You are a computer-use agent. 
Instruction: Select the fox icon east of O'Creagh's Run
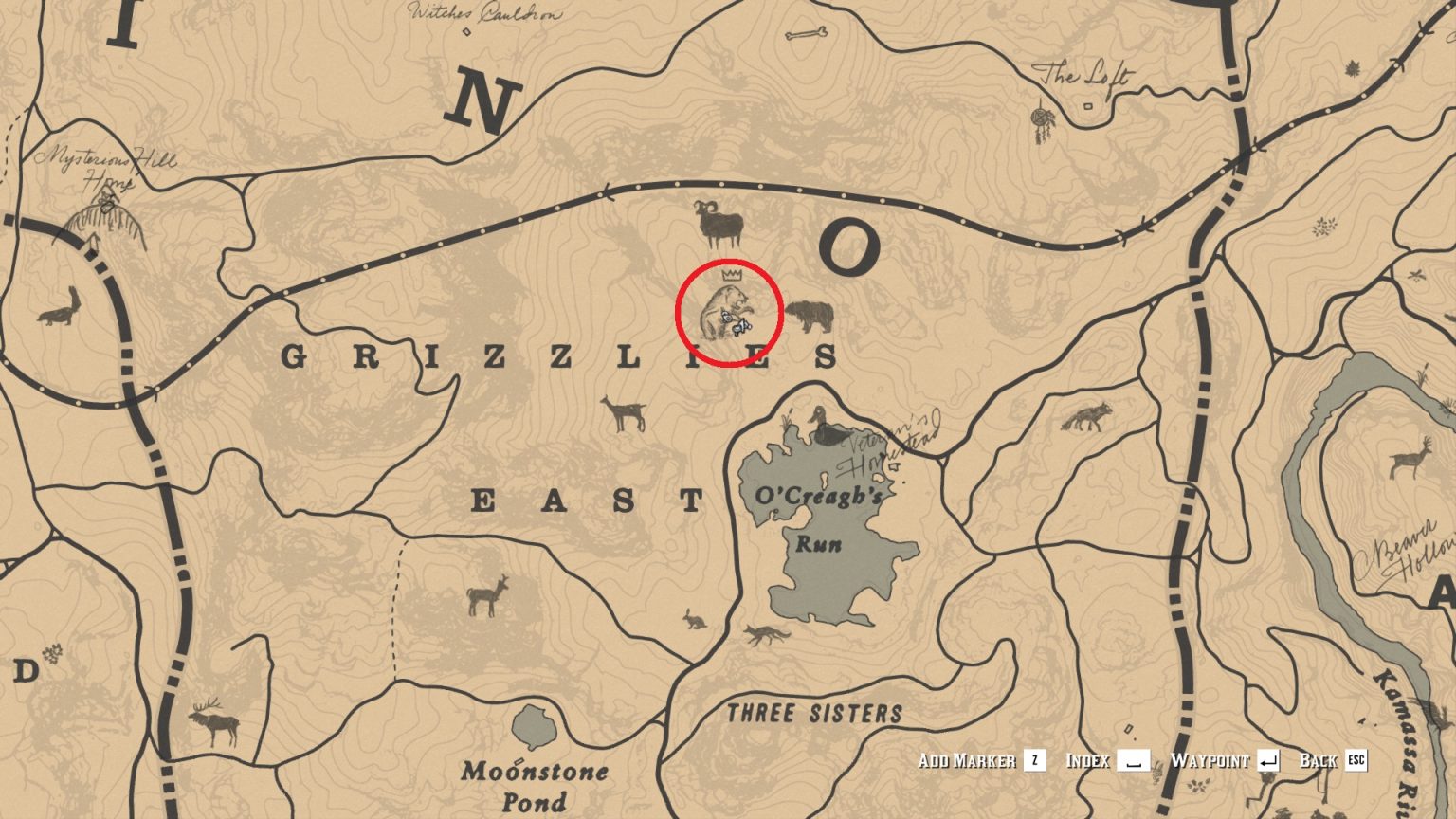point(1088,417)
